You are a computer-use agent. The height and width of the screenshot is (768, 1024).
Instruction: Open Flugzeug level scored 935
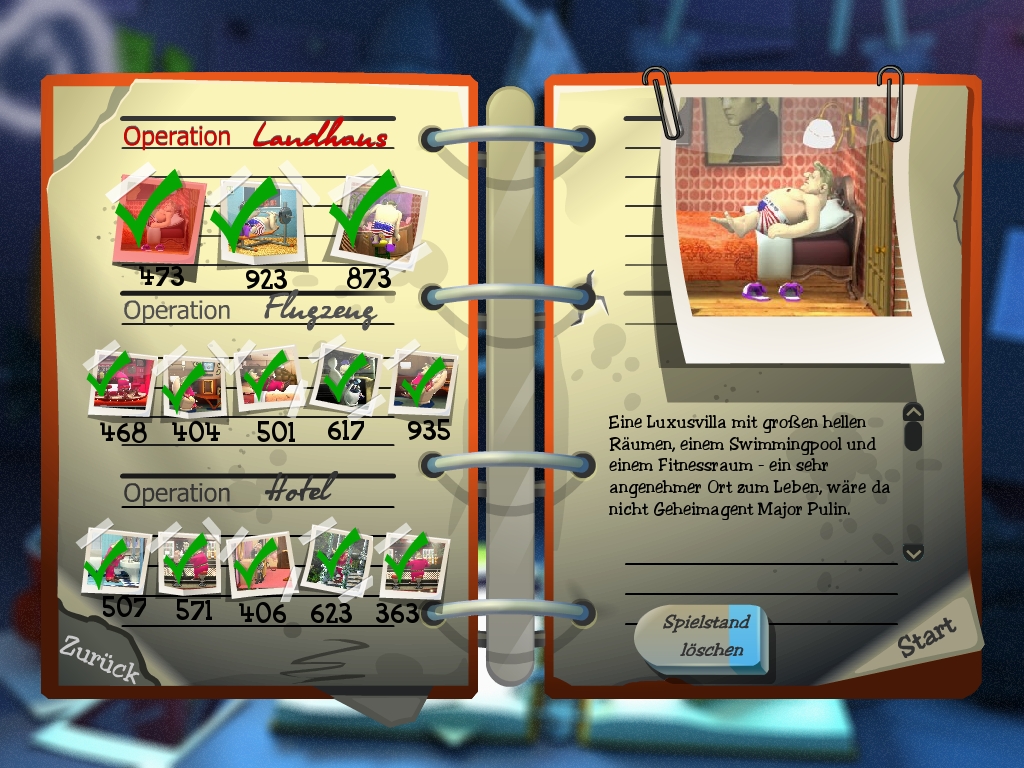422,382
